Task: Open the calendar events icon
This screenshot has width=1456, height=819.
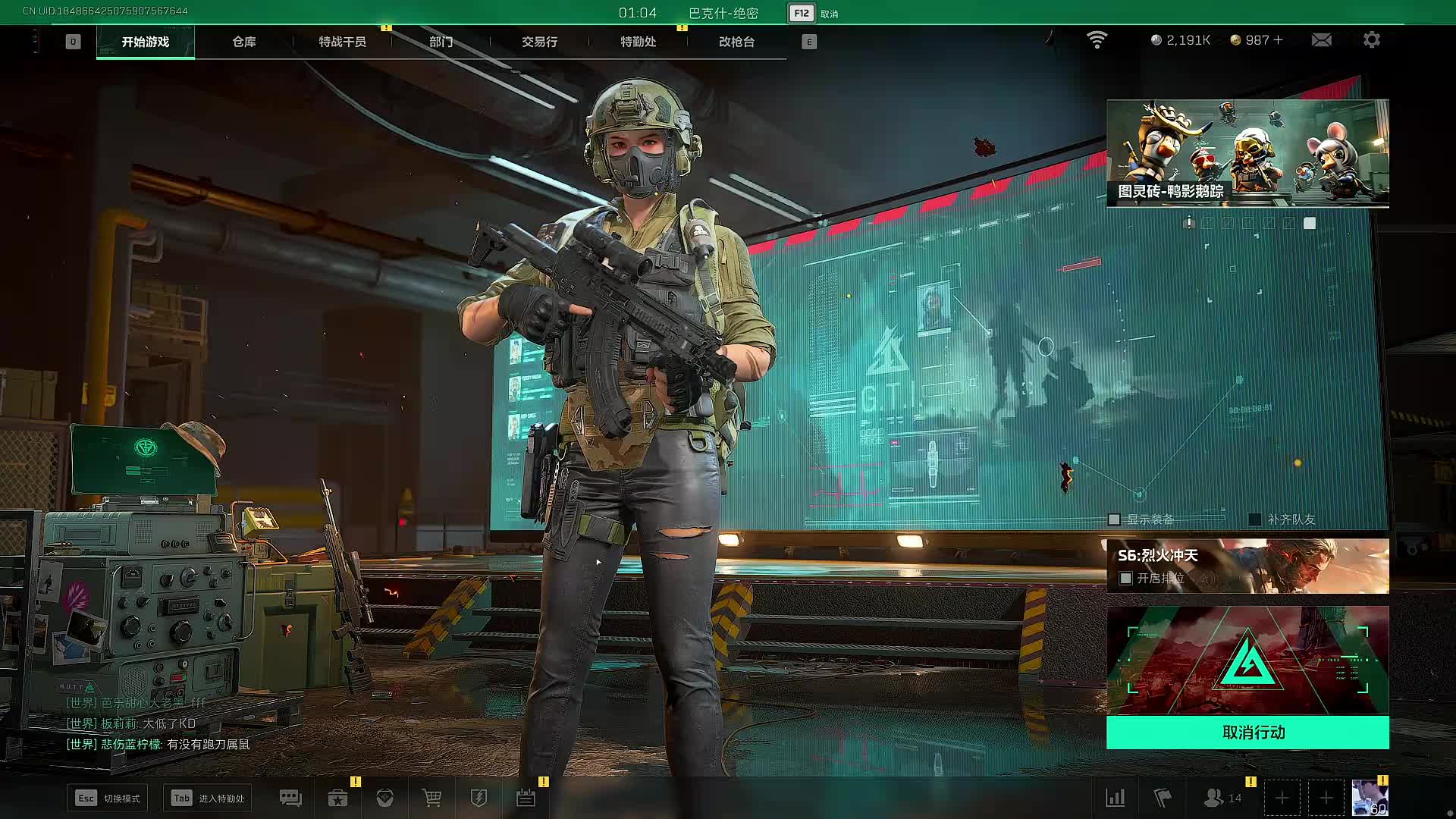Action: [x=526, y=798]
